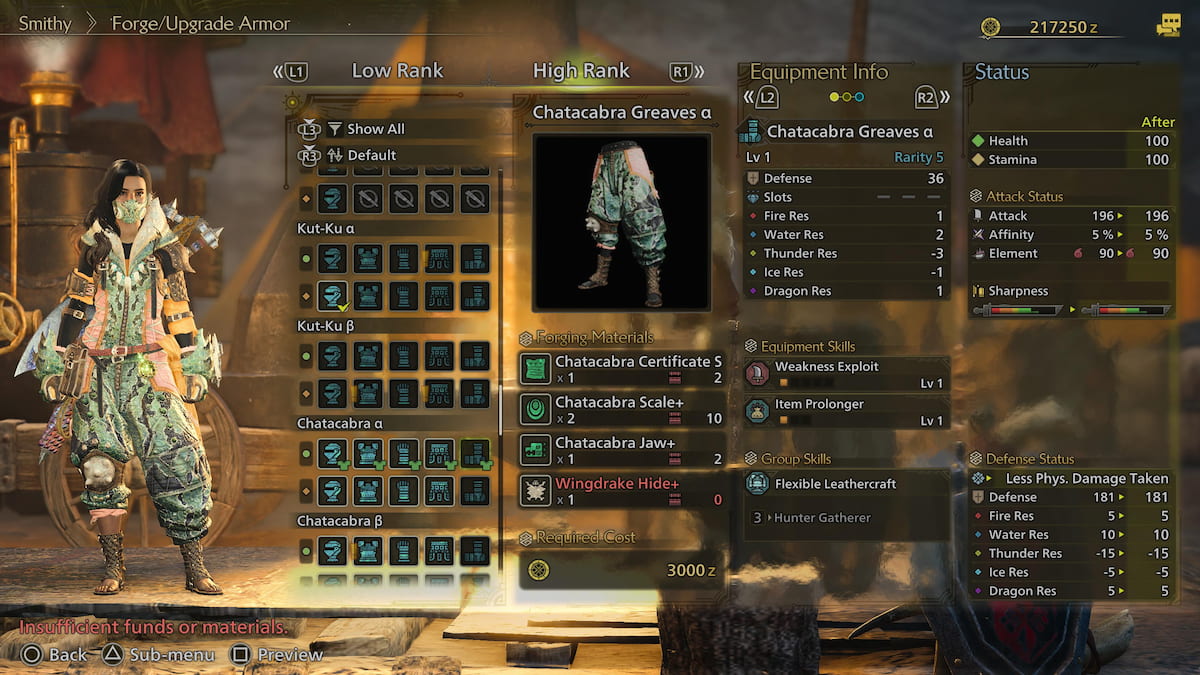Select the Chatacabra Scale+ material row
This screenshot has width=1200, height=675.
pyautogui.click(x=622, y=409)
